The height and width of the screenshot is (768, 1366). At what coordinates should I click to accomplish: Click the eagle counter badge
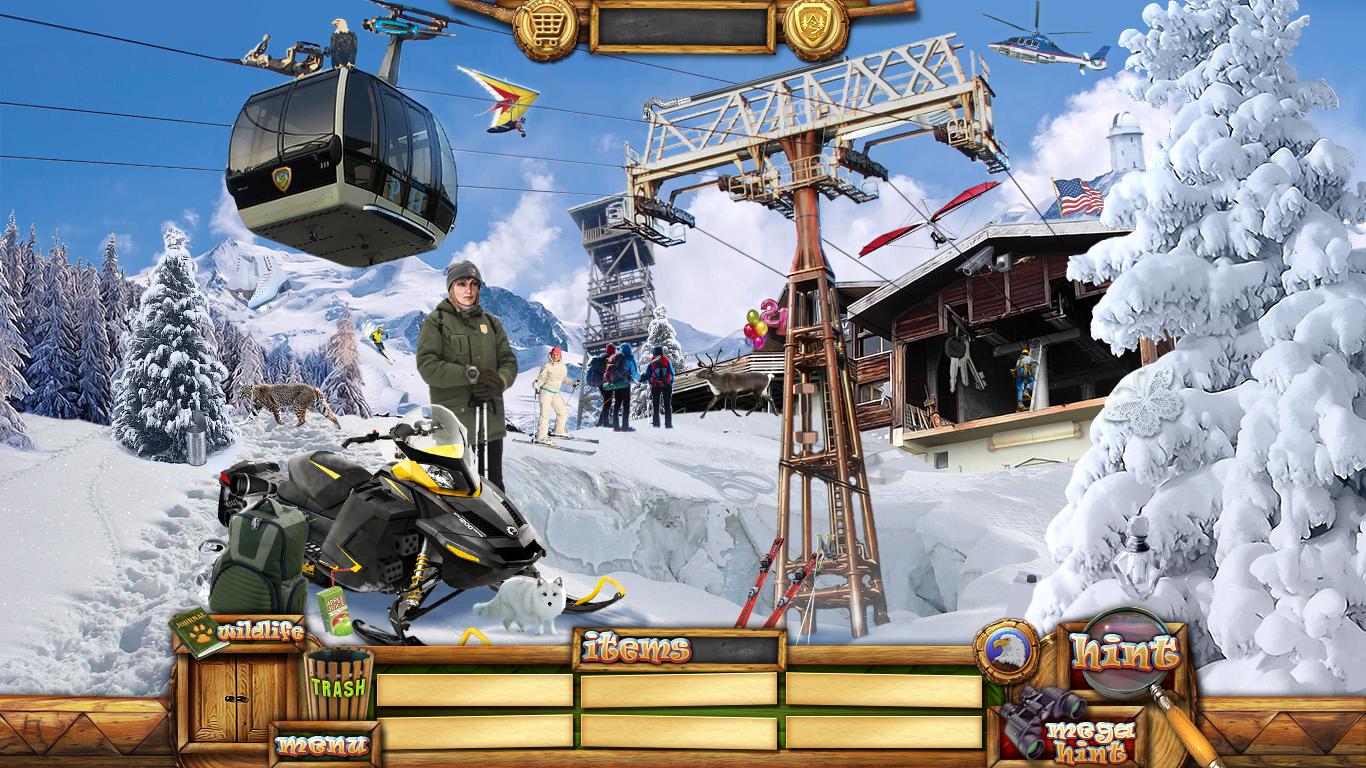coord(1005,651)
